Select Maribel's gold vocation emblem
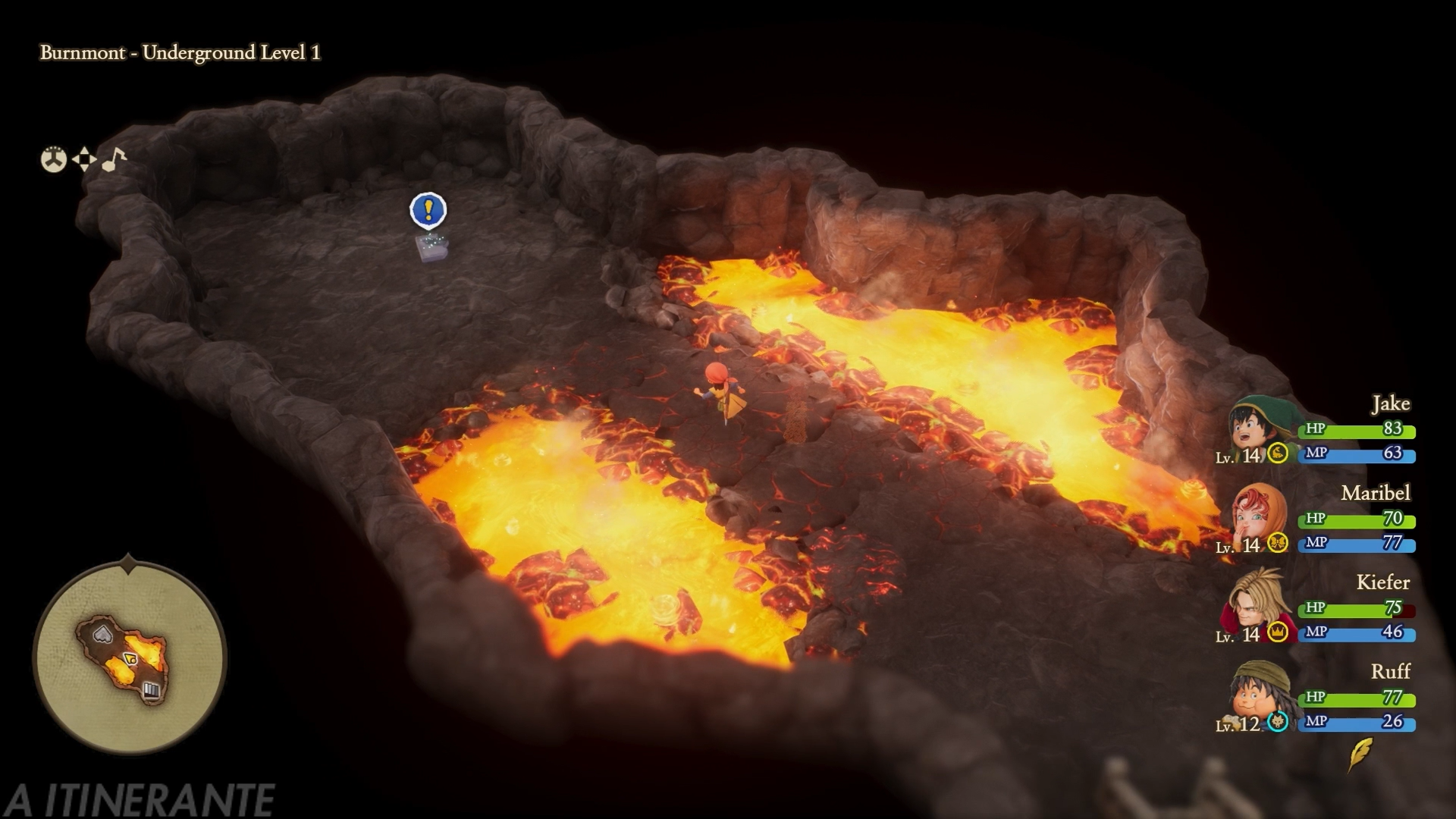1456x819 pixels. click(x=1278, y=542)
